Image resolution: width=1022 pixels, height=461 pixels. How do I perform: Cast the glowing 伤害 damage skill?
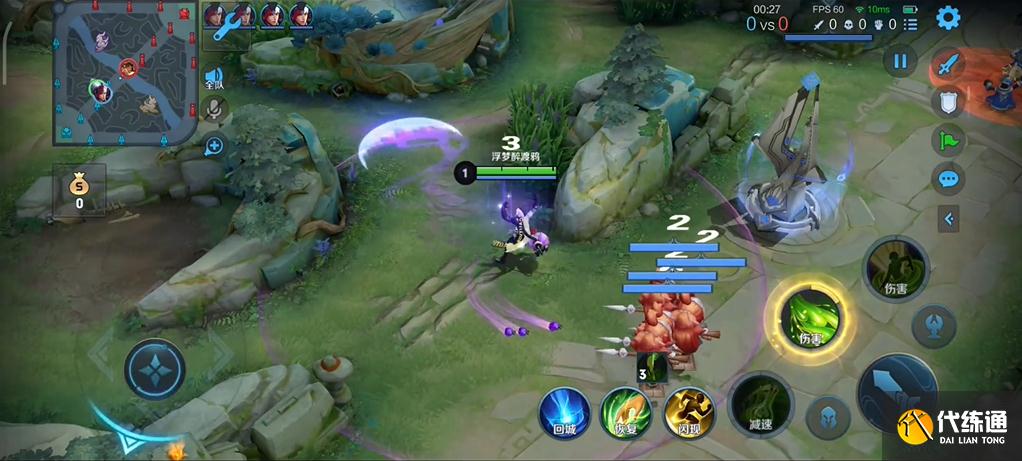tap(810, 318)
